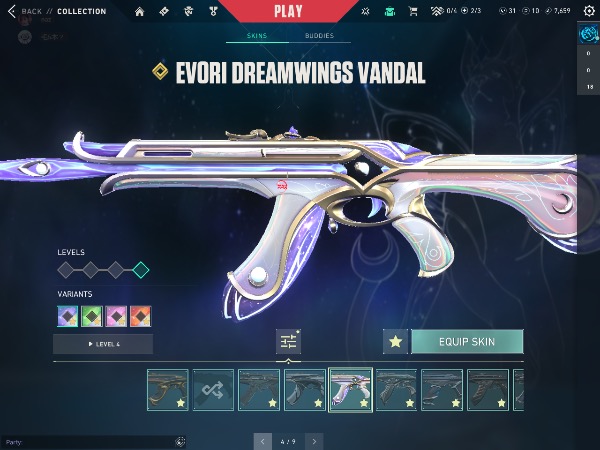The image size is (600, 450).
Task: Click the party chat input field
Action: click(x=90, y=441)
